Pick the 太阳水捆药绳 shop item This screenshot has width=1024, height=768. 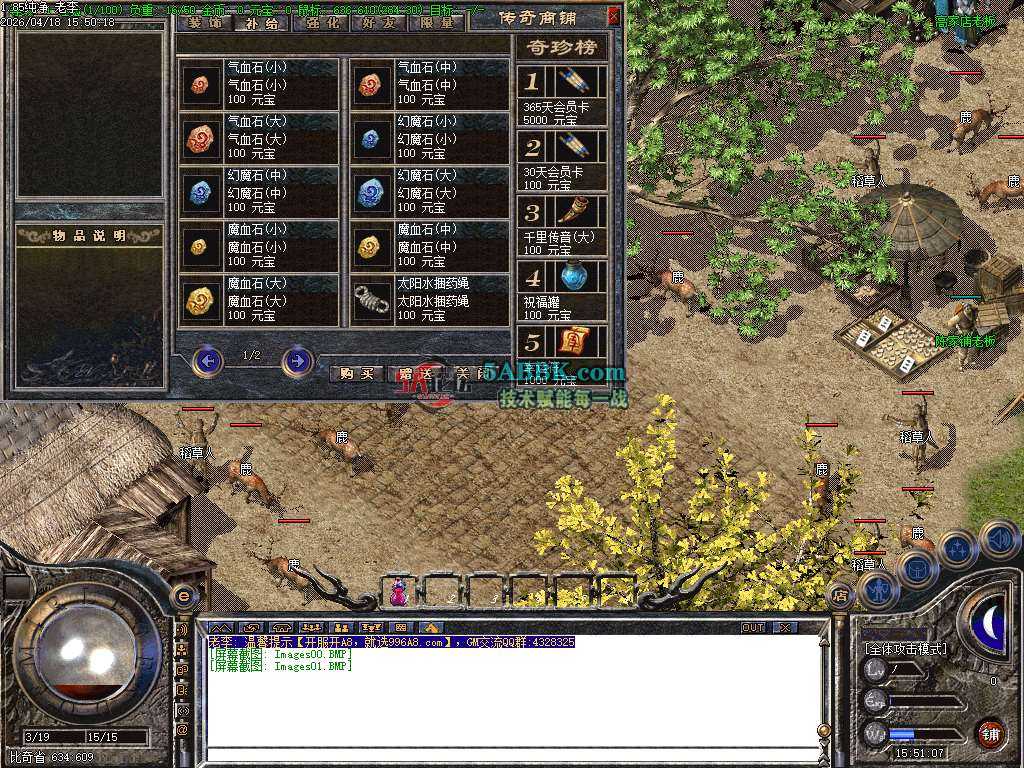pyautogui.click(x=430, y=300)
